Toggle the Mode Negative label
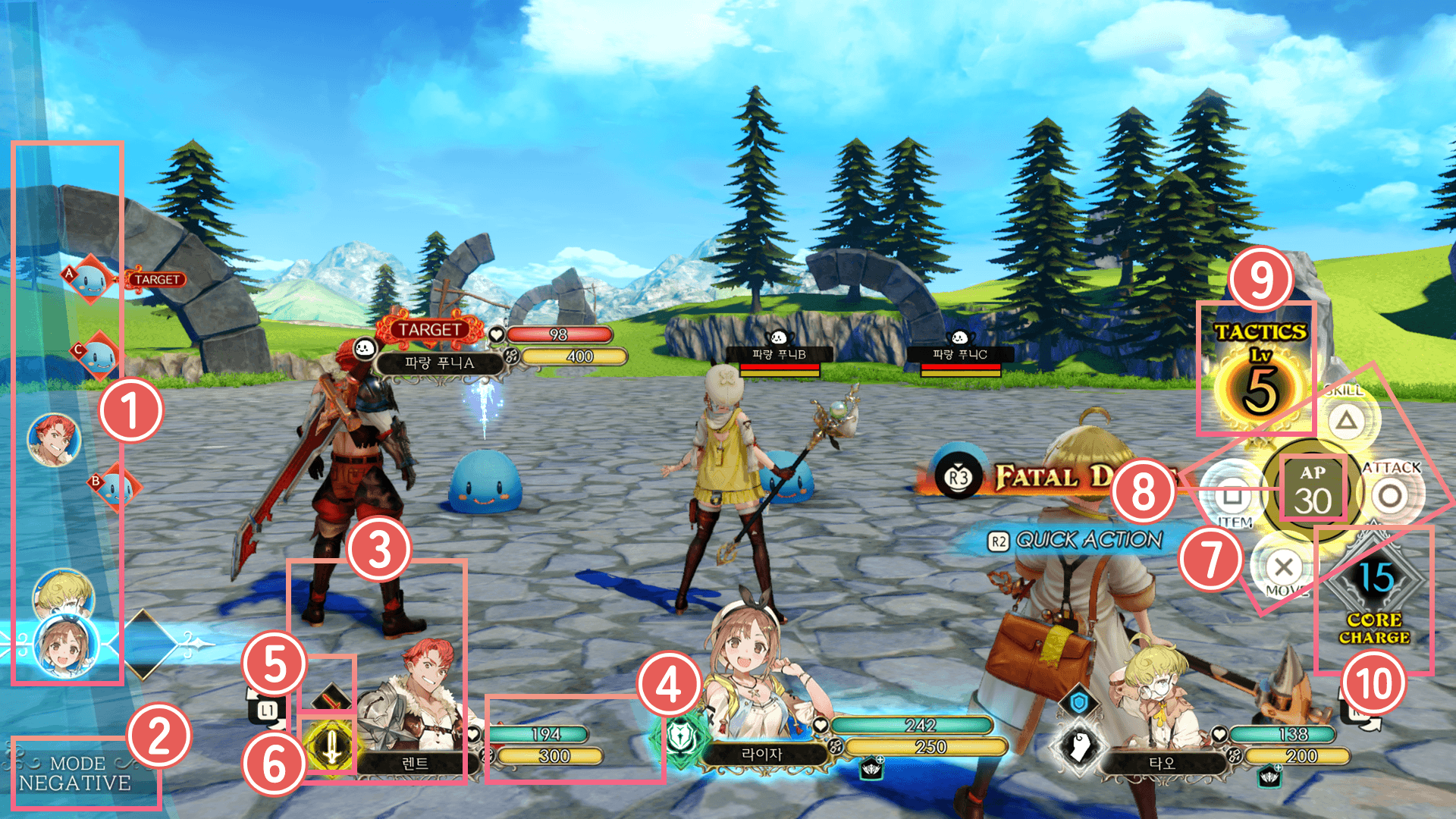Screen dimensions: 1456x819 click(x=74, y=773)
